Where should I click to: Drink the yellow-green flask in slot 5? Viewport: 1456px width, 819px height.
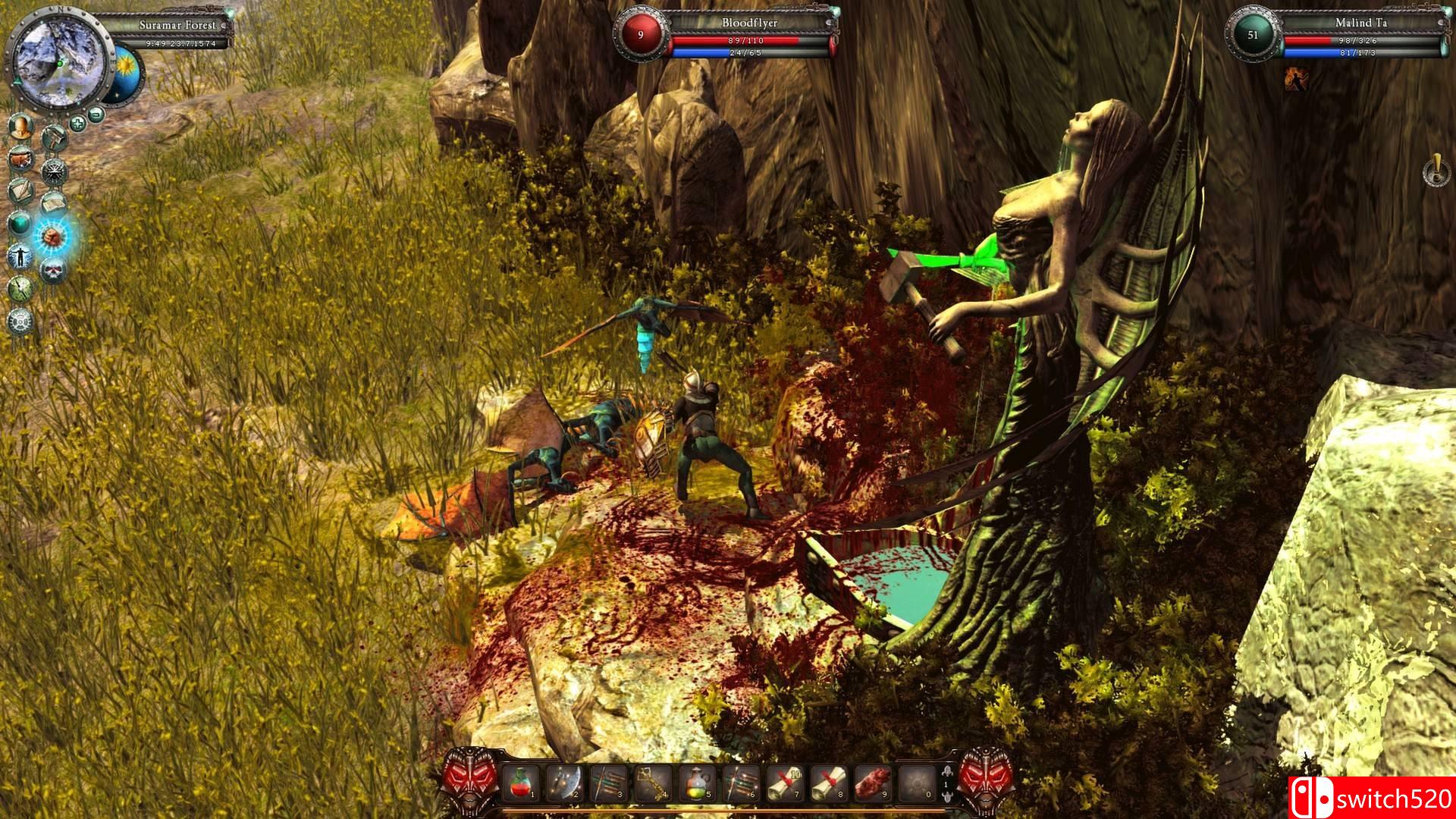pyautogui.click(x=697, y=782)
